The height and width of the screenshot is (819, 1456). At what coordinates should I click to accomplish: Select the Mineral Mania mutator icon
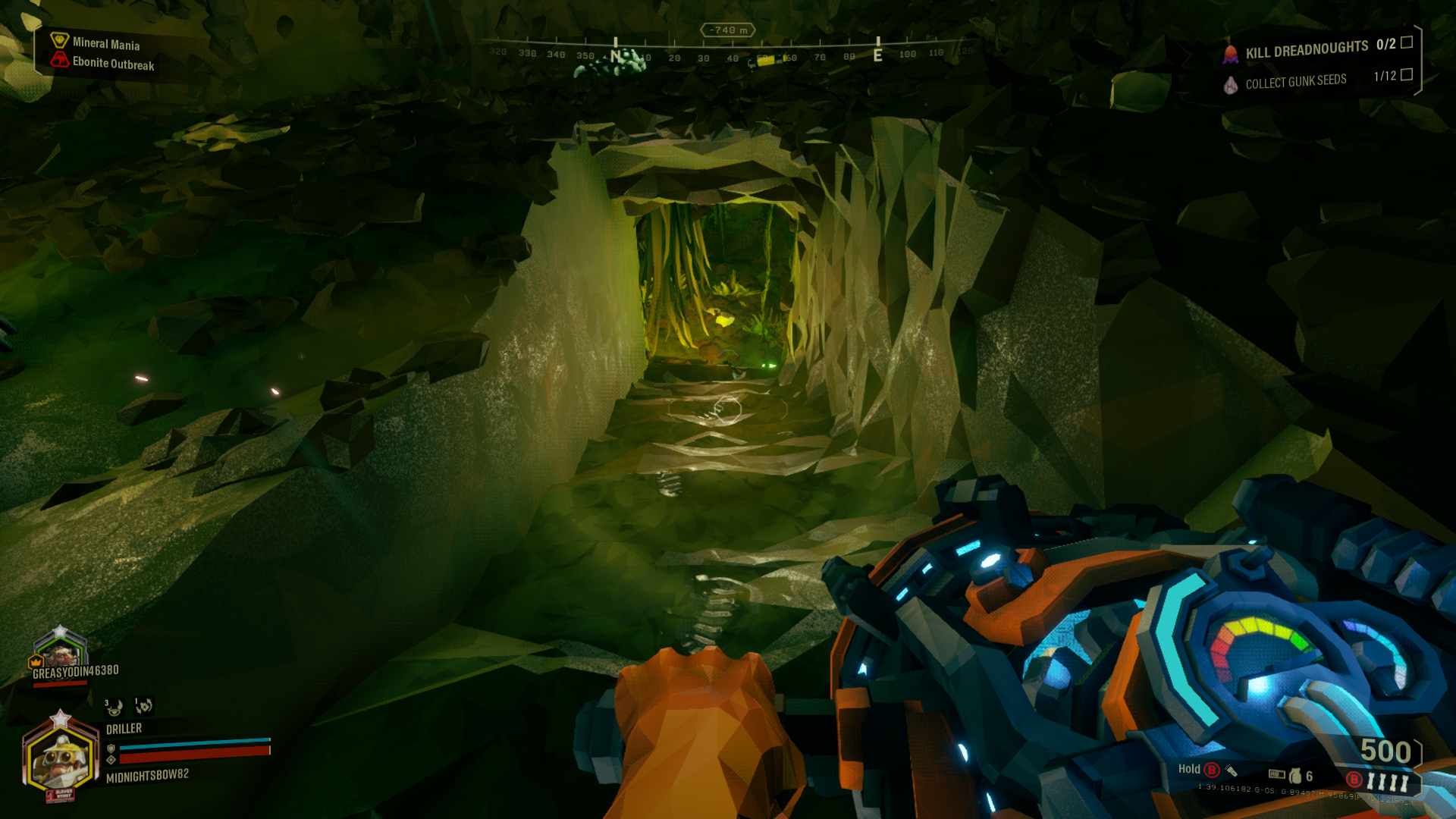pyautogui.click(x=59, y=40)
